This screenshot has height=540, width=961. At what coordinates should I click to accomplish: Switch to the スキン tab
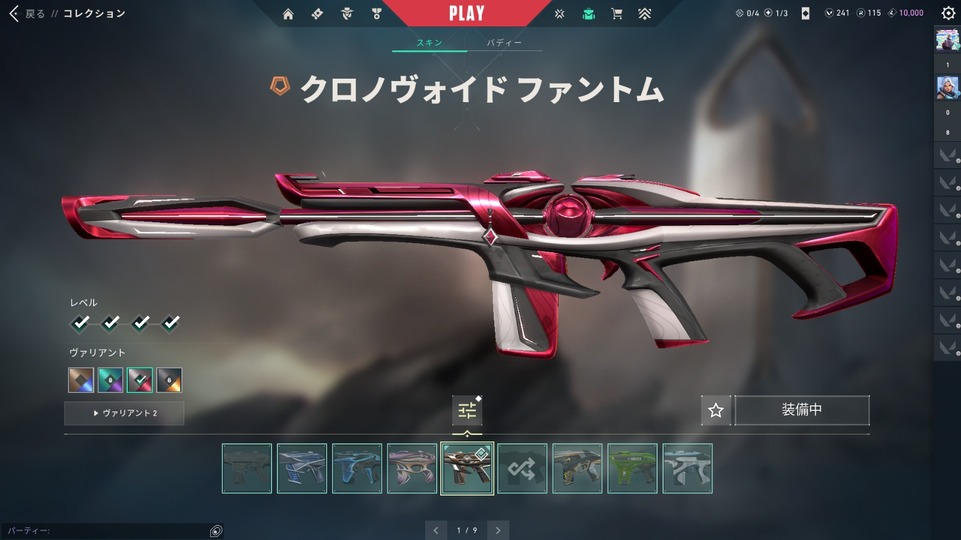[x=429, y=44]
